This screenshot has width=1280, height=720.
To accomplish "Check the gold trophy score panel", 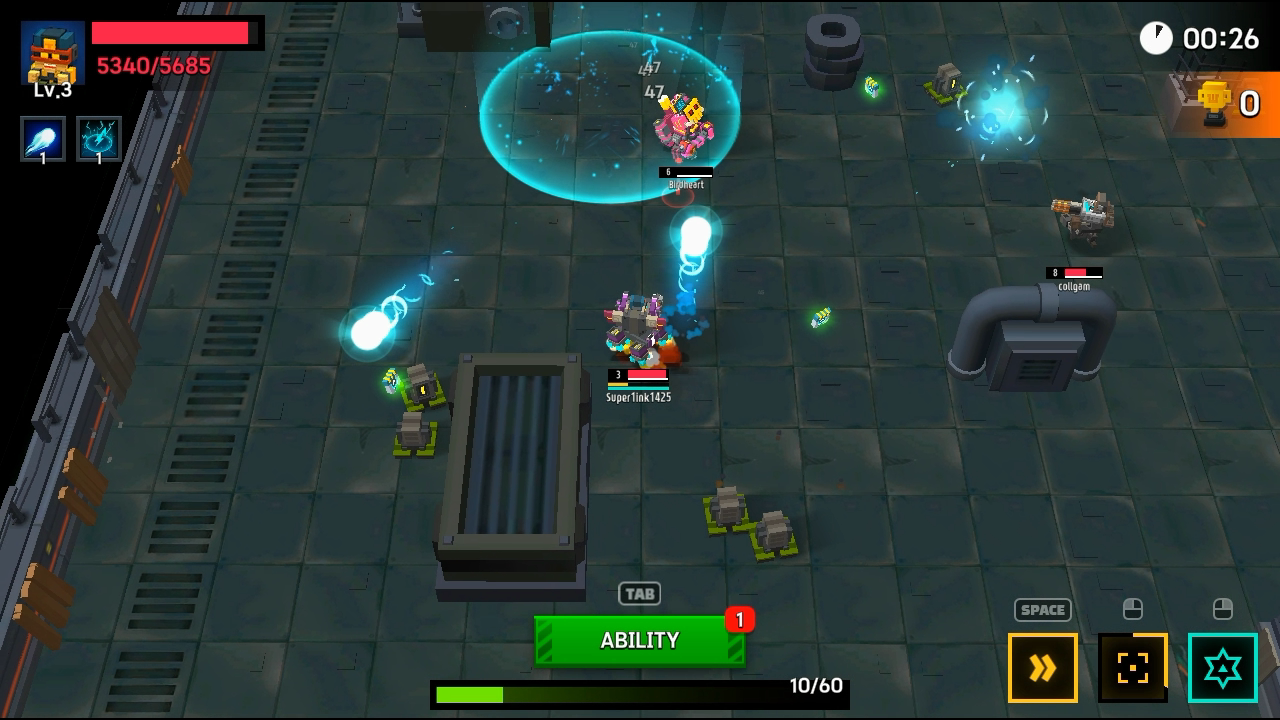I will (1229, 103).
